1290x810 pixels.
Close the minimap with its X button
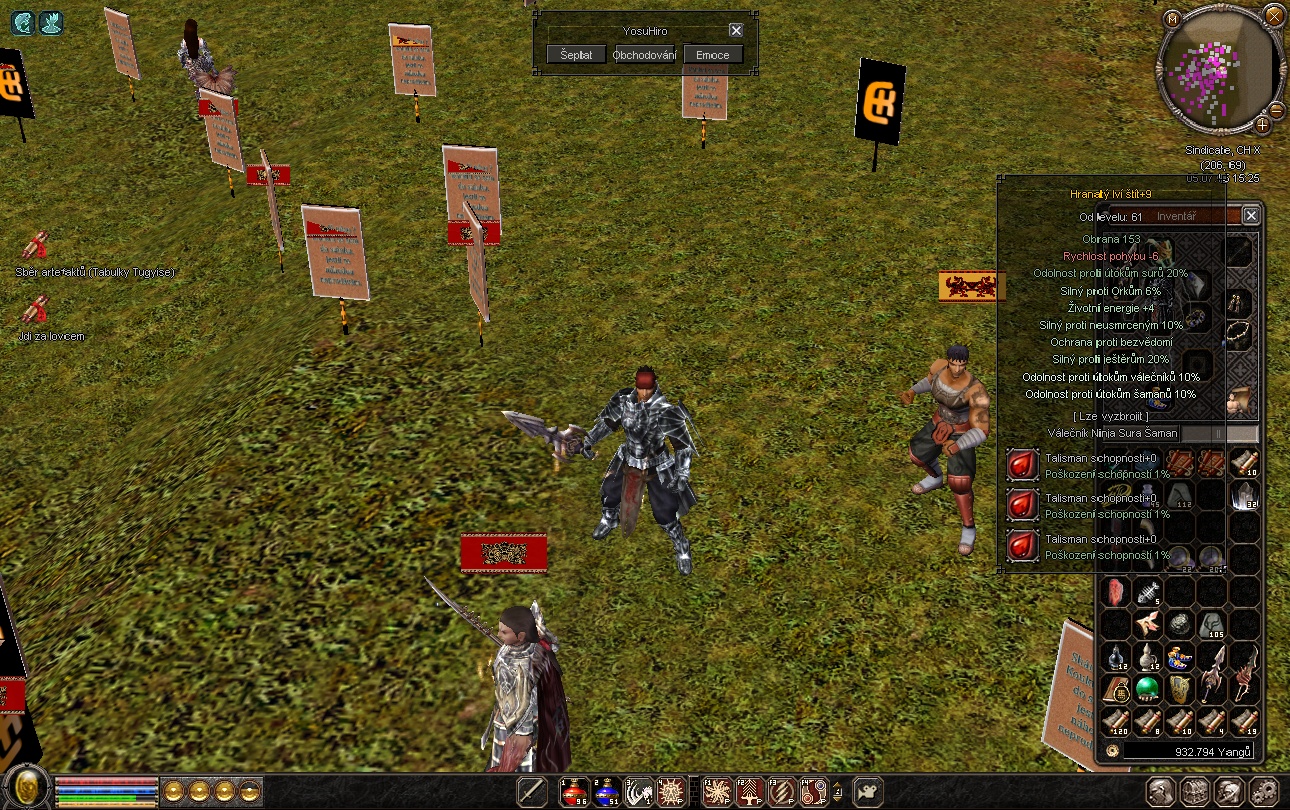pyautogui.click(x=1272, y=16)
